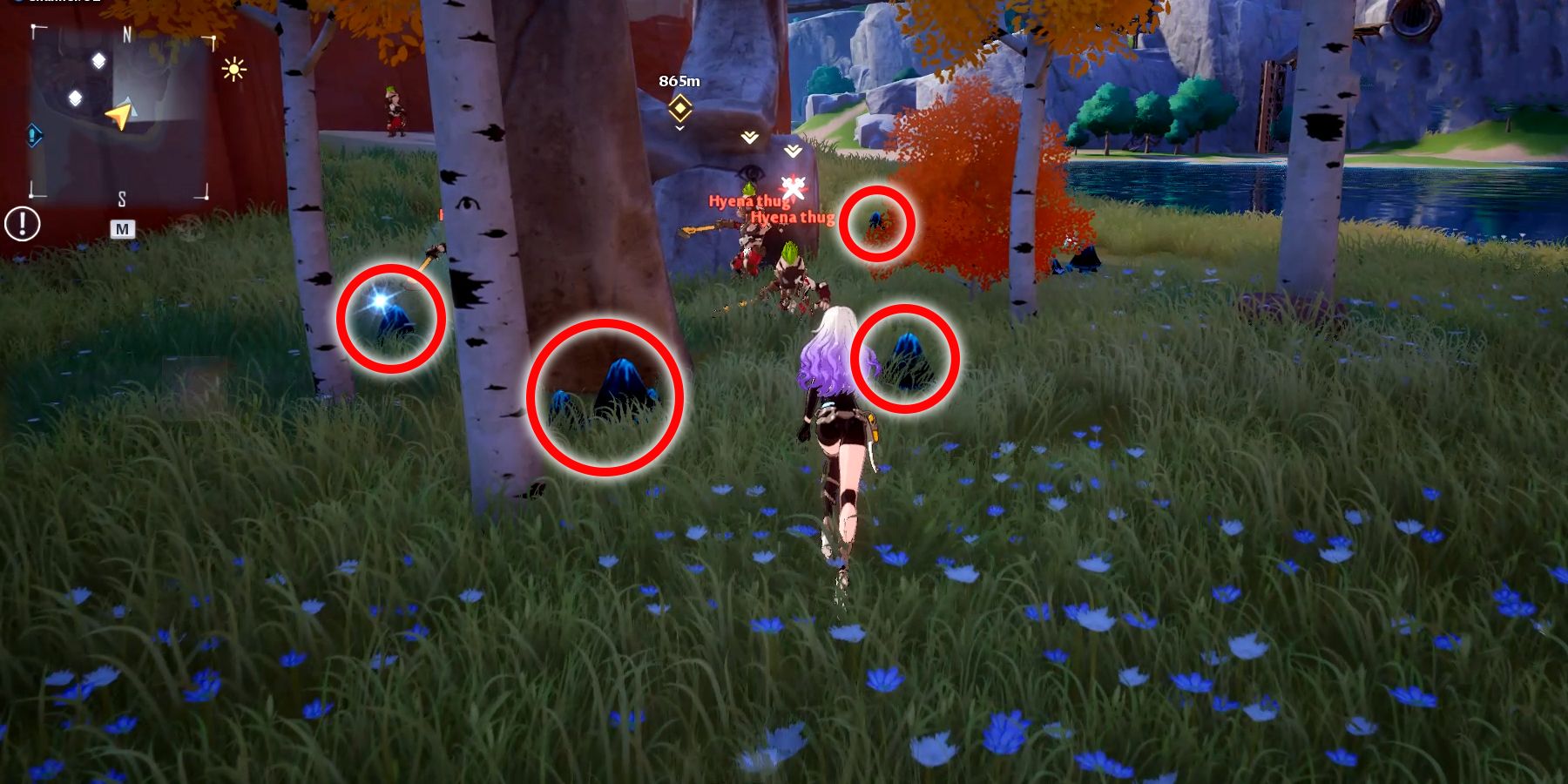This screenshot has height=784, width=1568.
Task: Expand the right double-chevron marker near the bush
Action: 793,152
